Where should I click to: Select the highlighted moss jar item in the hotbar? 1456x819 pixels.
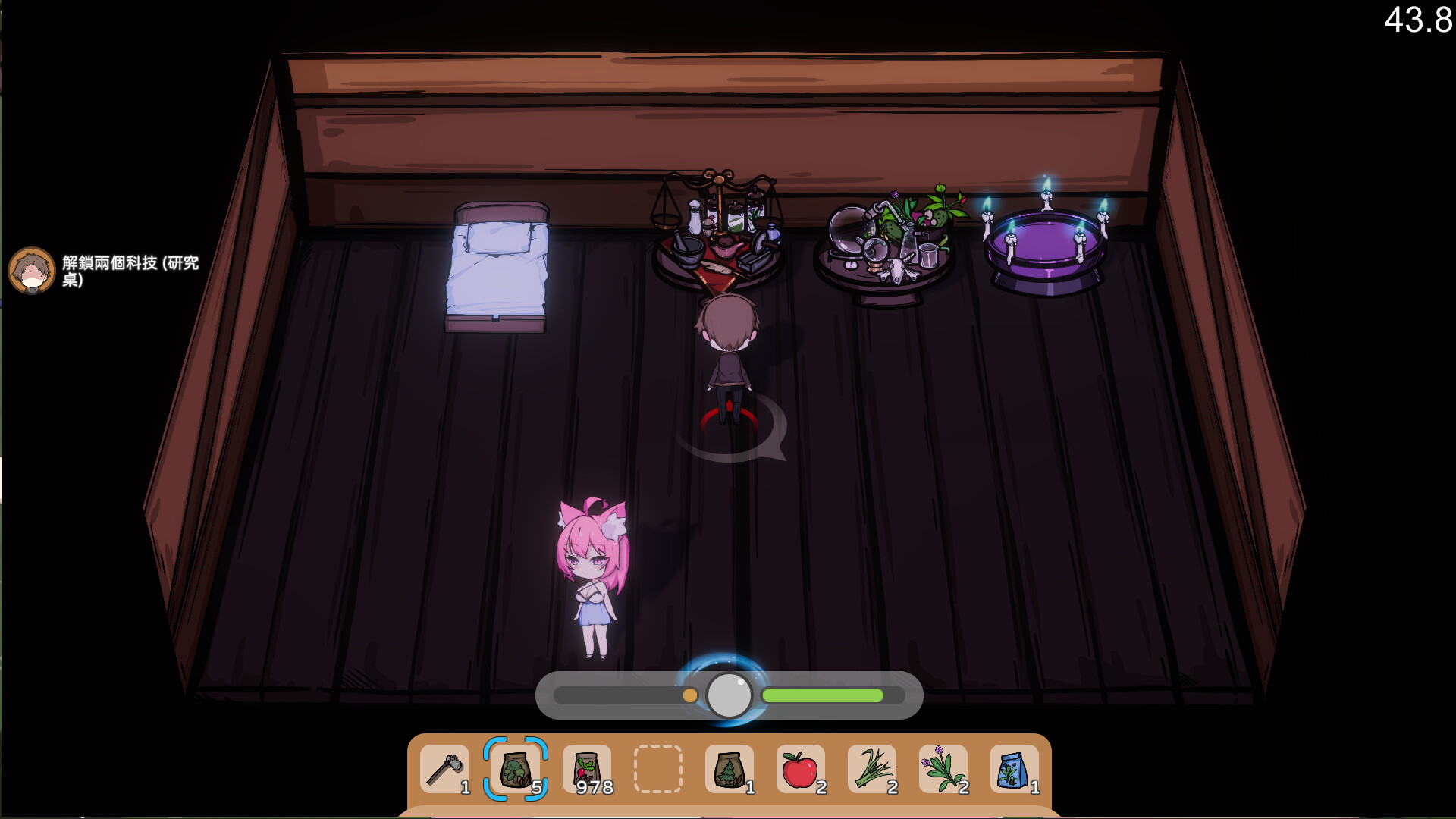point(516,769)
